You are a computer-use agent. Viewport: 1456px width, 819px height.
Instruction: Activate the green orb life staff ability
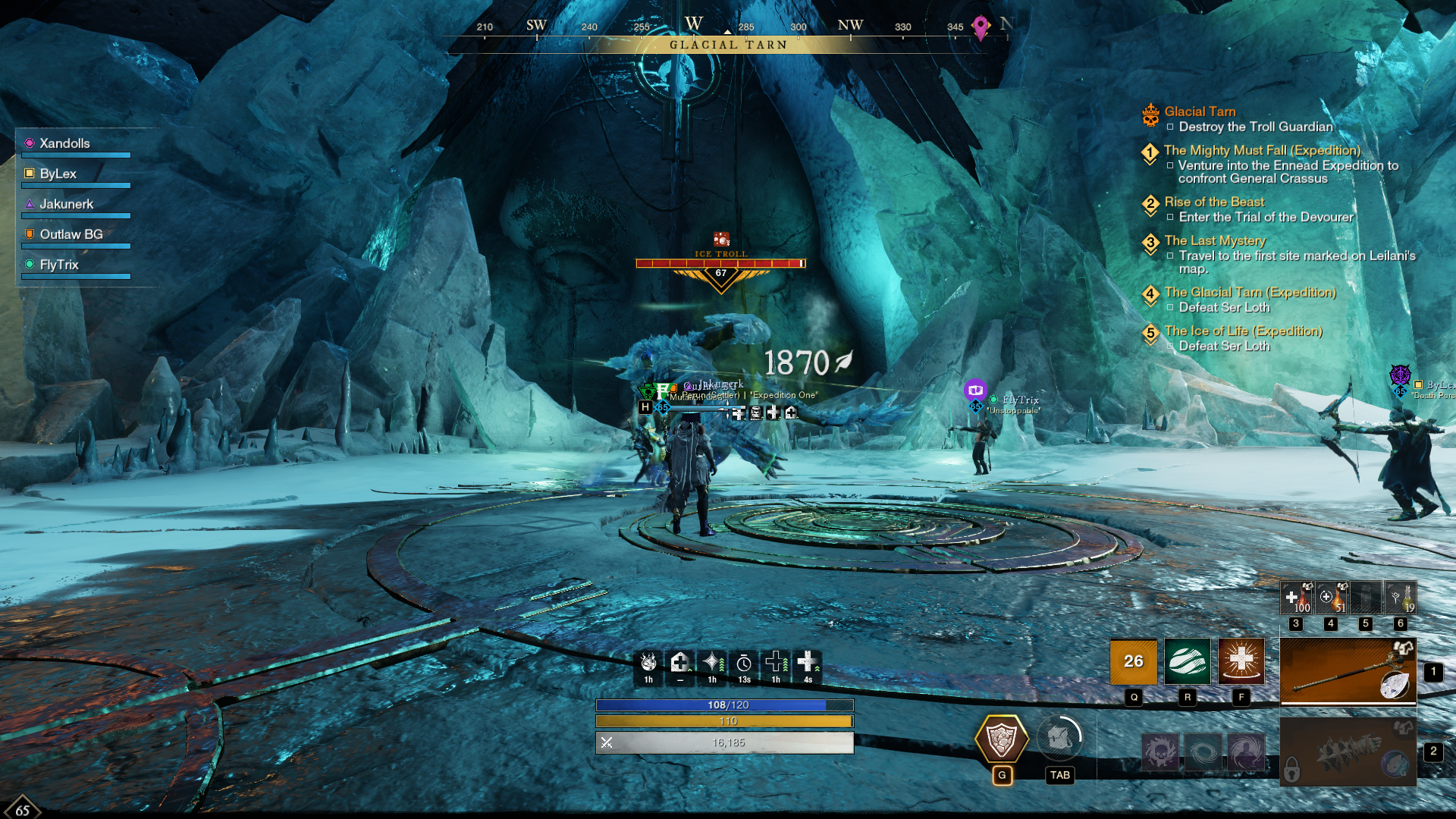click(x=1187, y=661)
